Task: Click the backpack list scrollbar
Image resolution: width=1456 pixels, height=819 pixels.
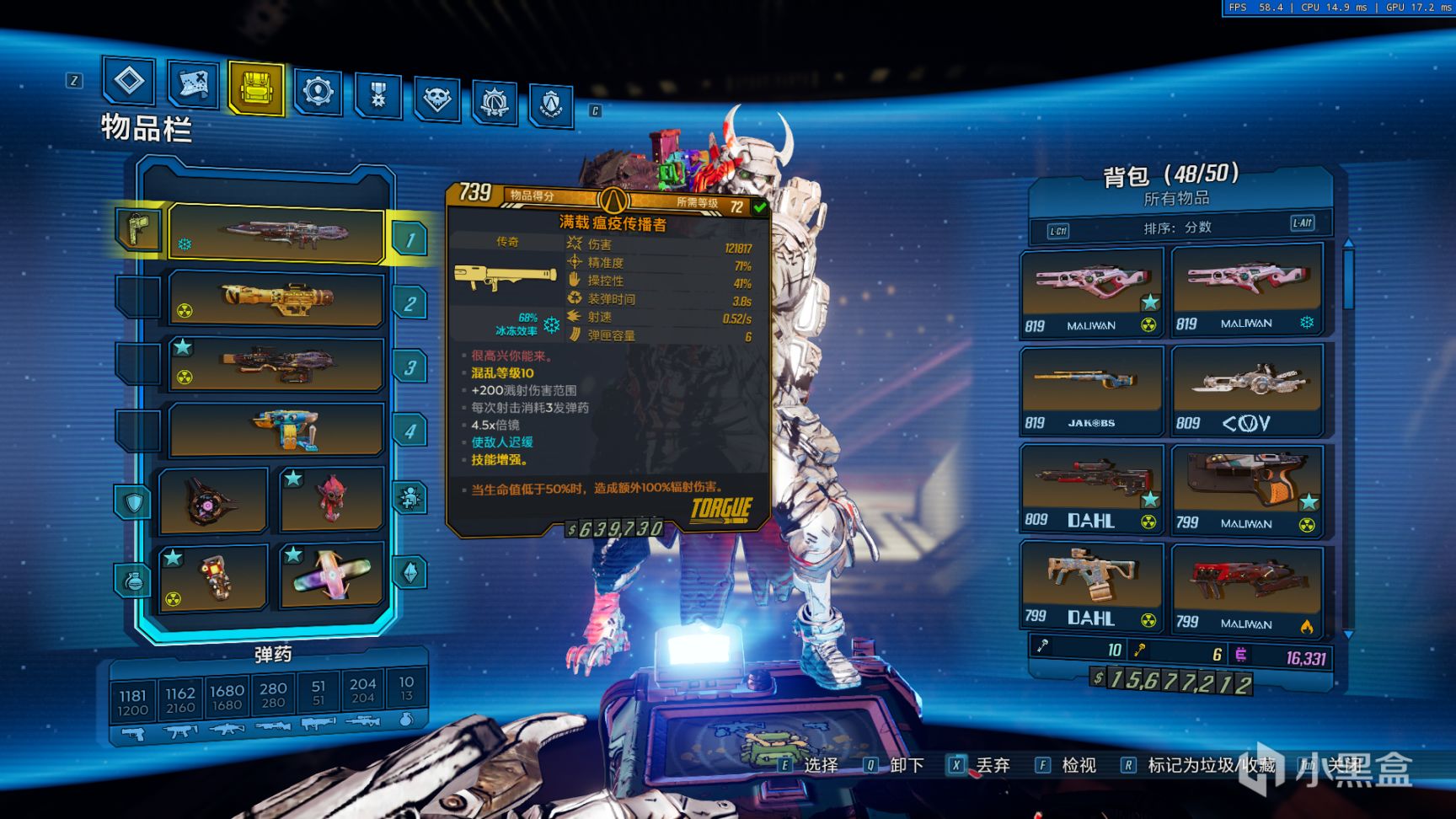Action: (1348, 278)
